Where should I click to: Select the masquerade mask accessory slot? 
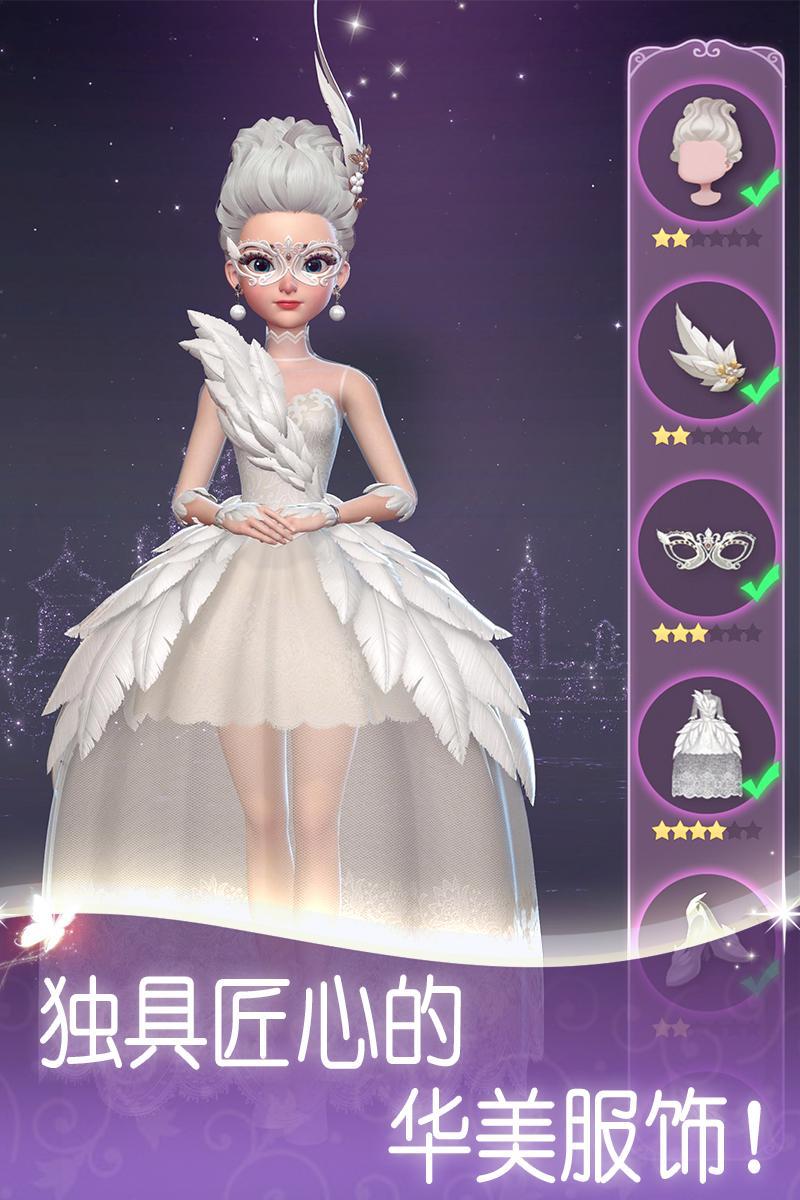[x=707, y=548]
